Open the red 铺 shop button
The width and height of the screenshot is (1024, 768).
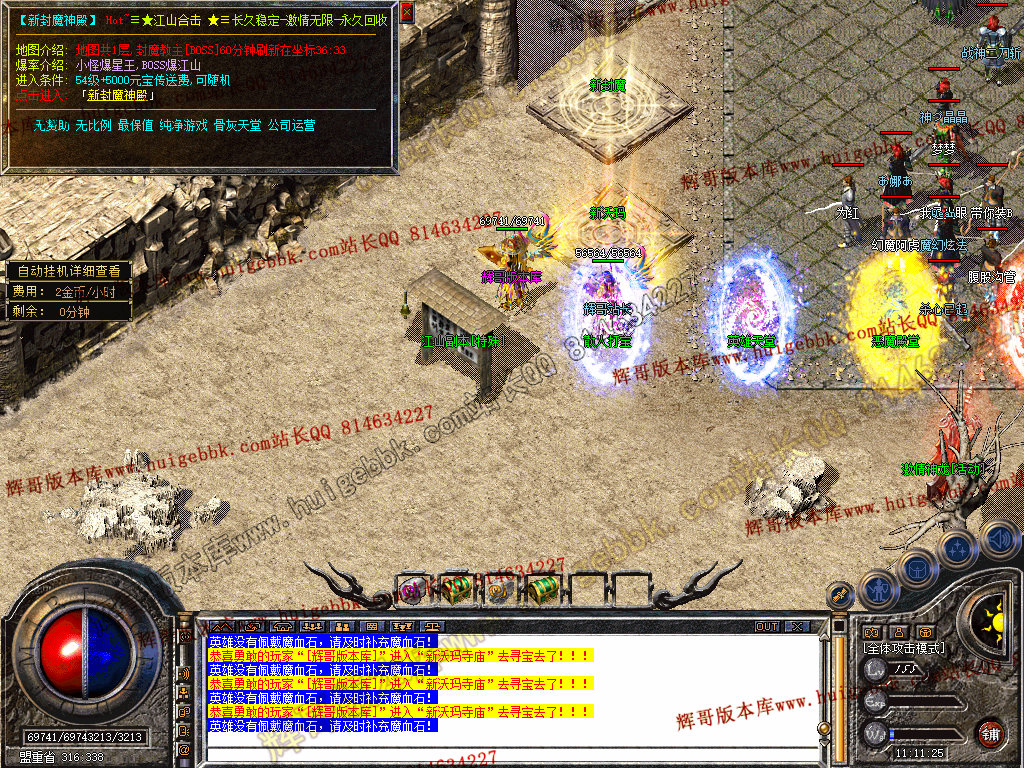991,733
